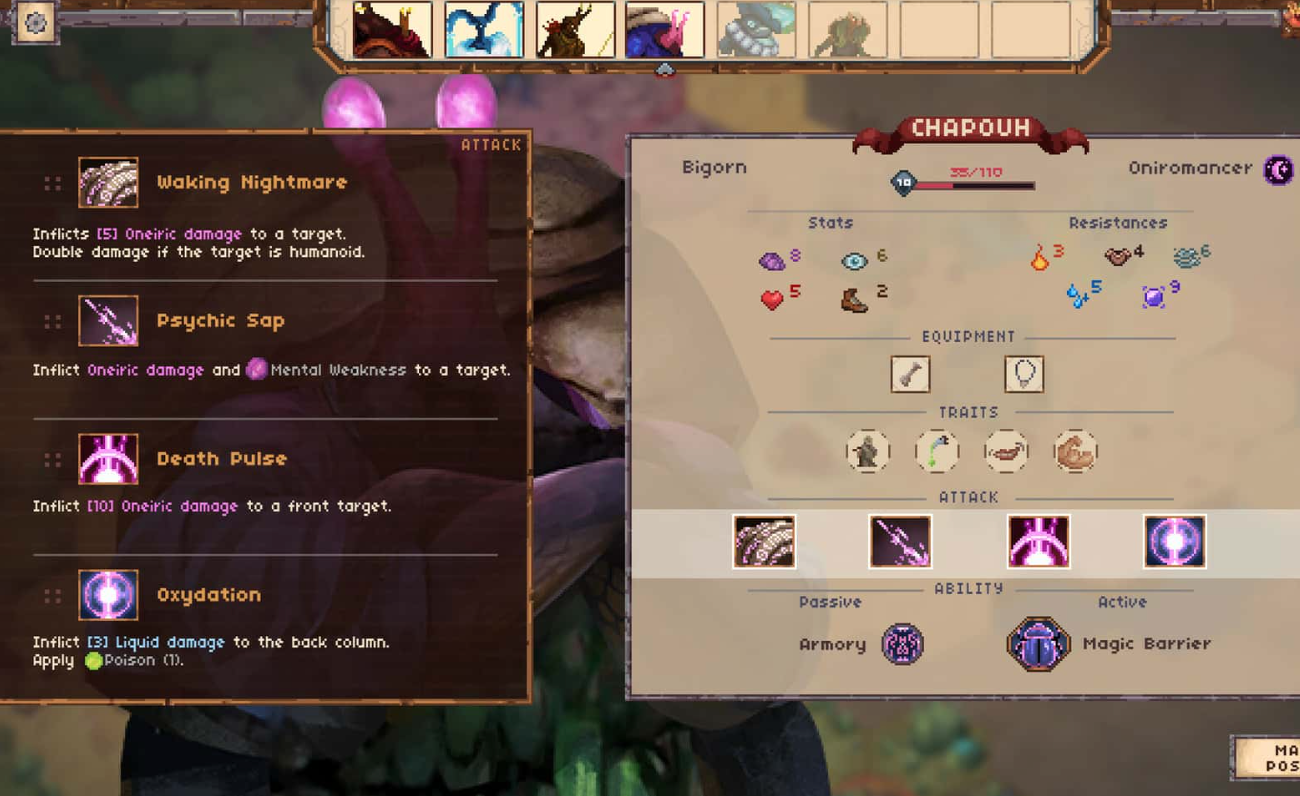Inspect the flexed arm muscle trait
This screenshot has height=796, width=1300.
pyautogui.click(x=1076, y=452)
